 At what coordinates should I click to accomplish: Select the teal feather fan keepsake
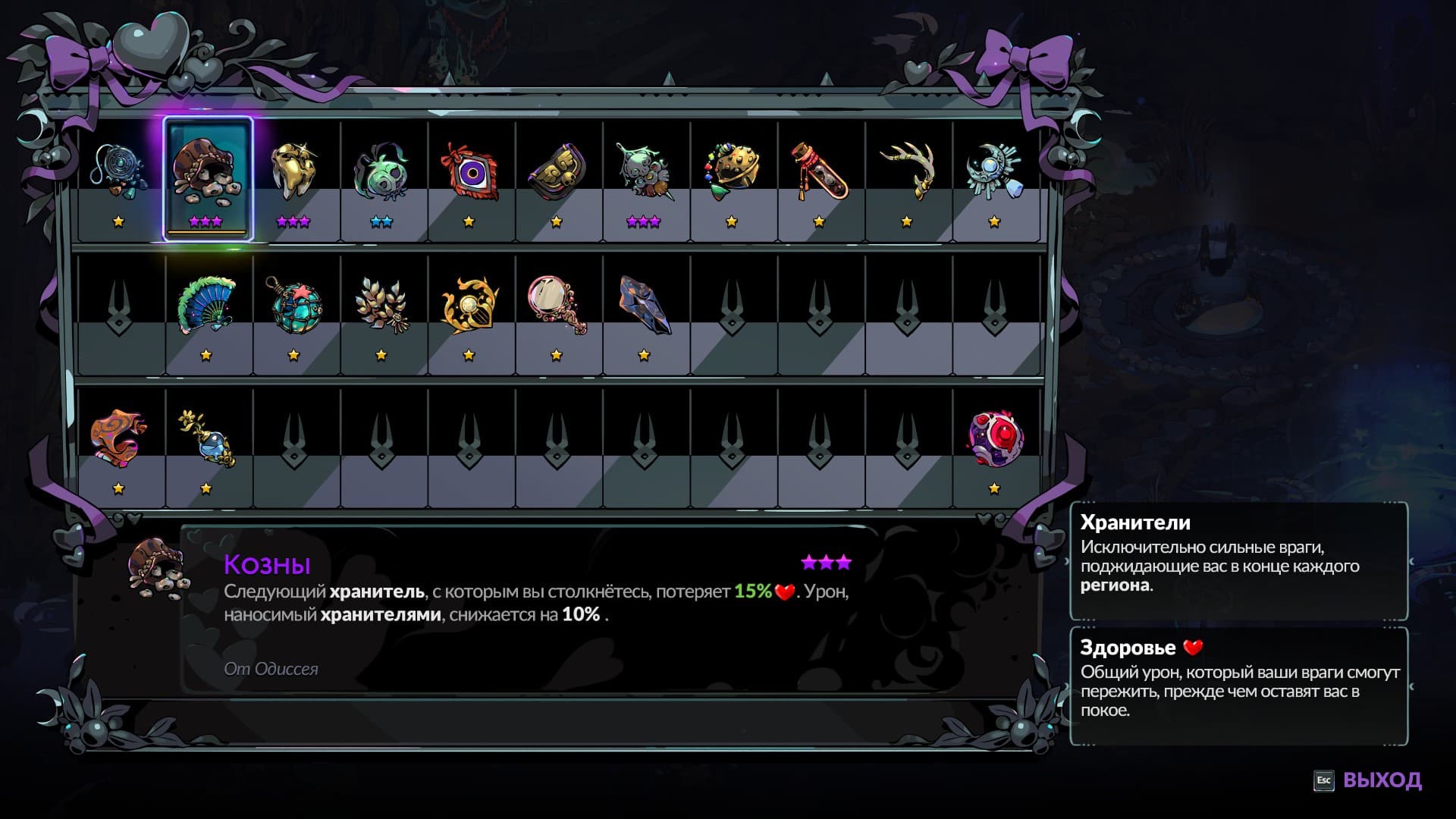[206, 303]
